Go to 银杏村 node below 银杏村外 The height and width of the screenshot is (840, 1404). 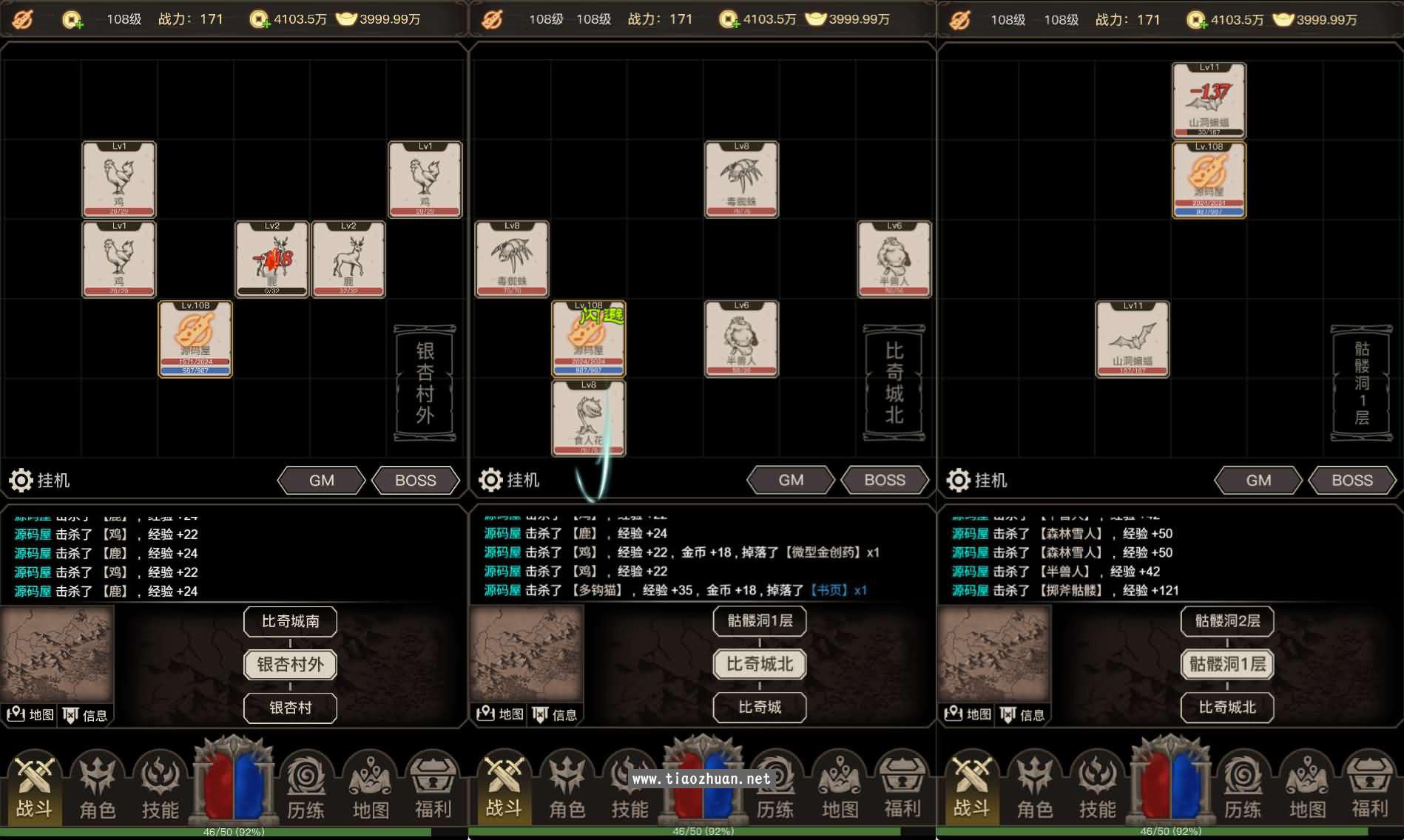click(x=290, y=708)
